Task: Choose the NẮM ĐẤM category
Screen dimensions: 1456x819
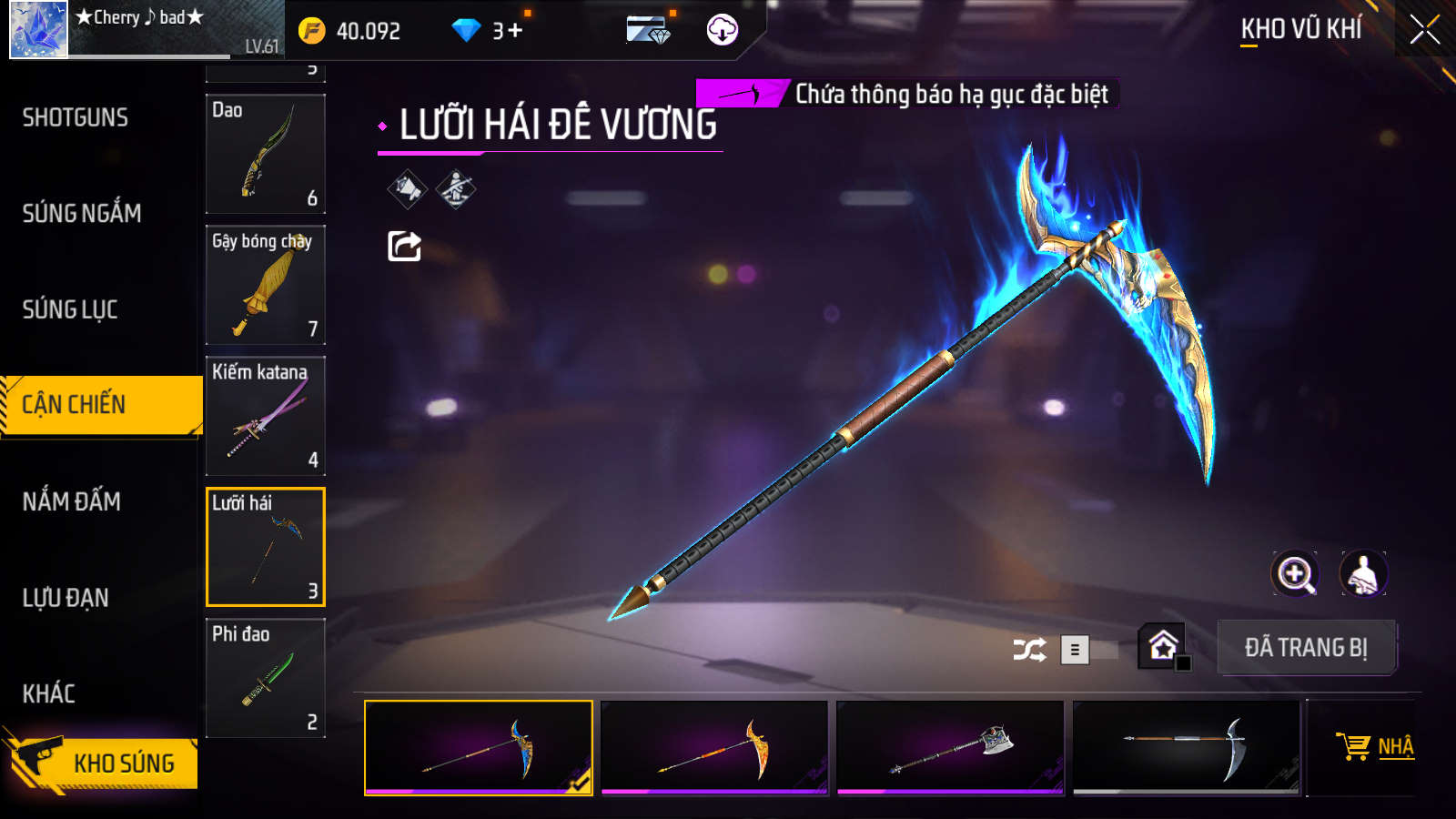Action: point(72,501)
